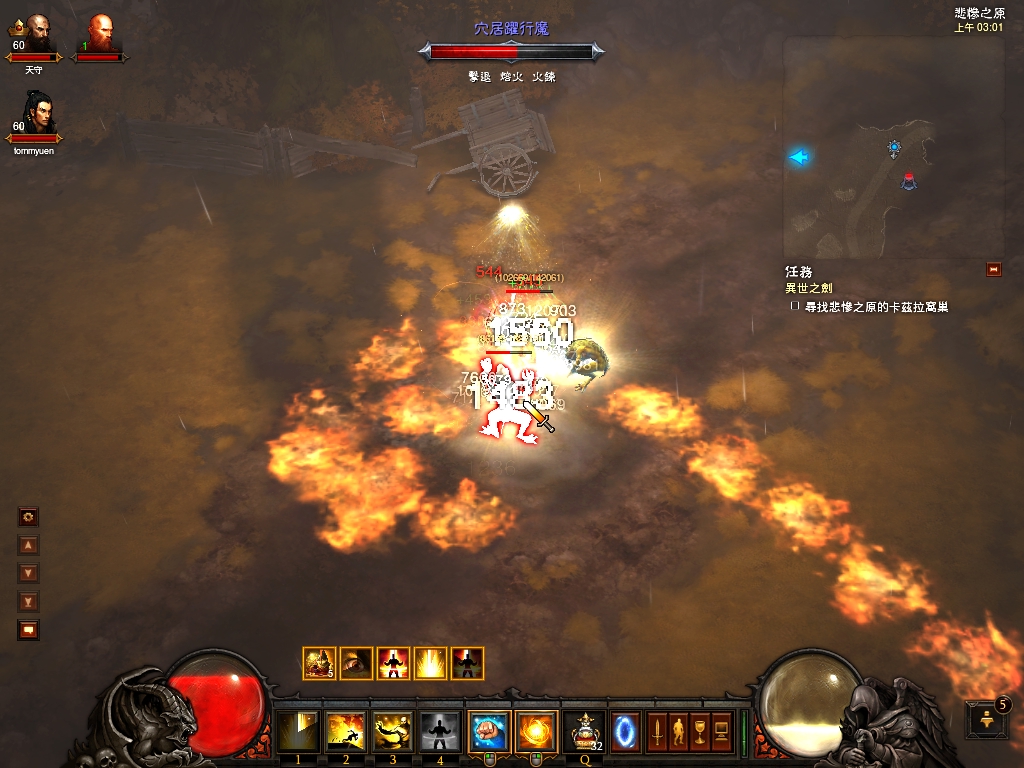Select the blue fist primary attack skill
The width and height of the screenshot is (1024, 768).
tap(489, 731)
